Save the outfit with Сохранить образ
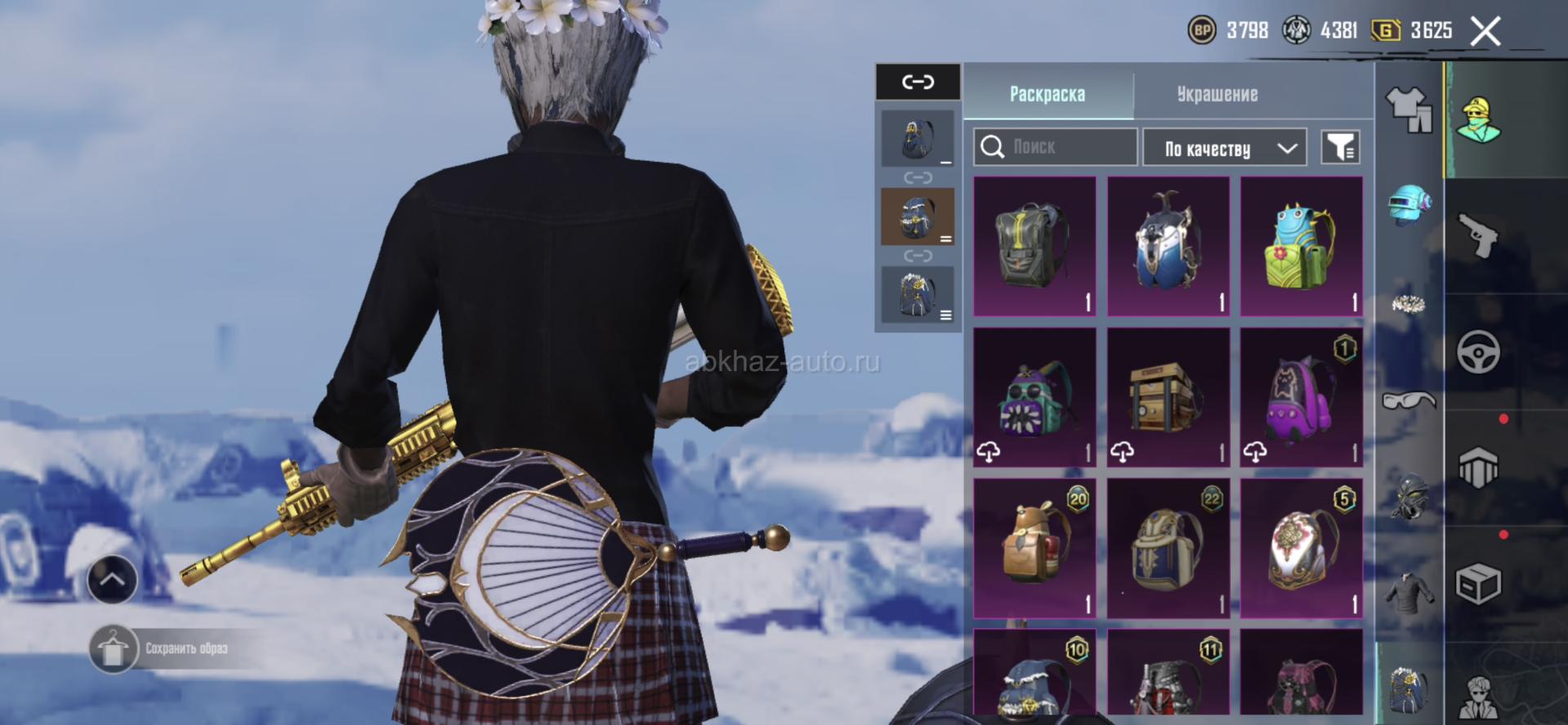Viewport: 1568px width, 725px height. (x=163, y=649)
